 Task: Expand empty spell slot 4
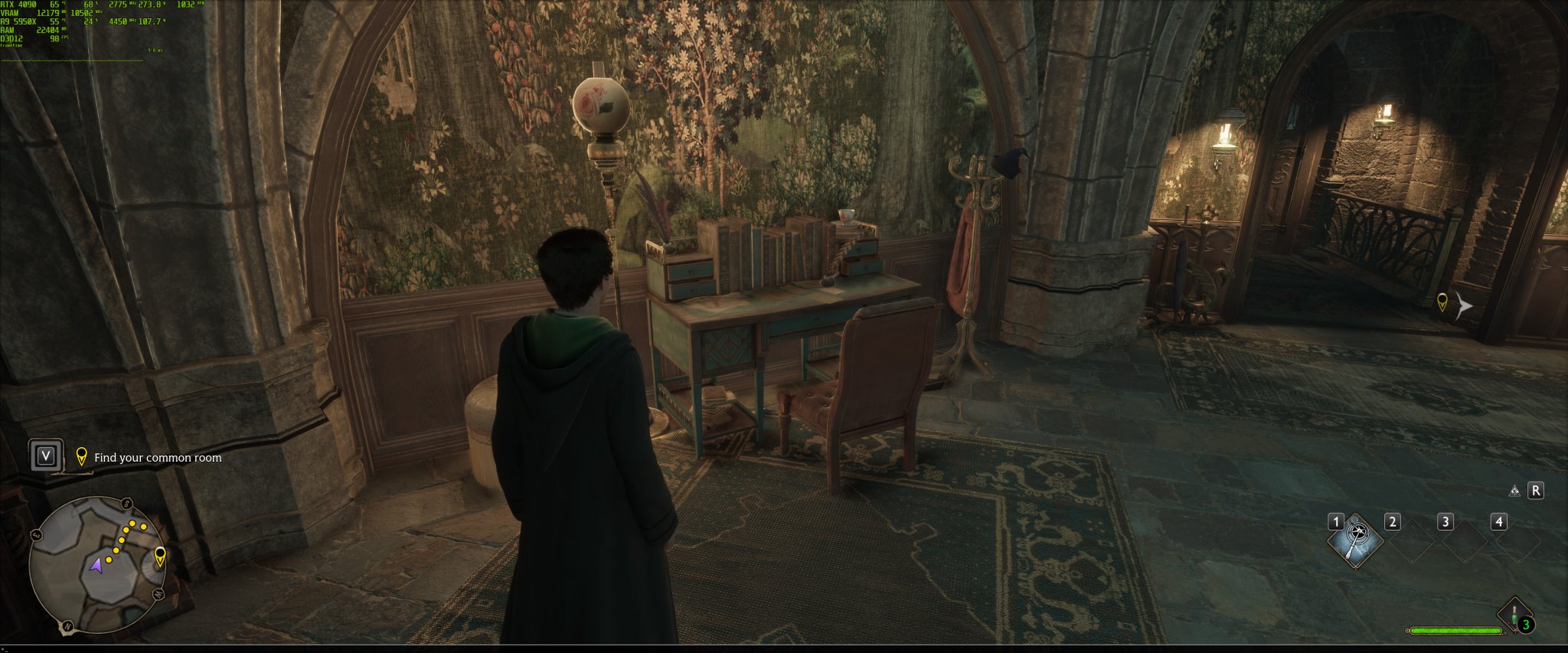[1518, 540]
